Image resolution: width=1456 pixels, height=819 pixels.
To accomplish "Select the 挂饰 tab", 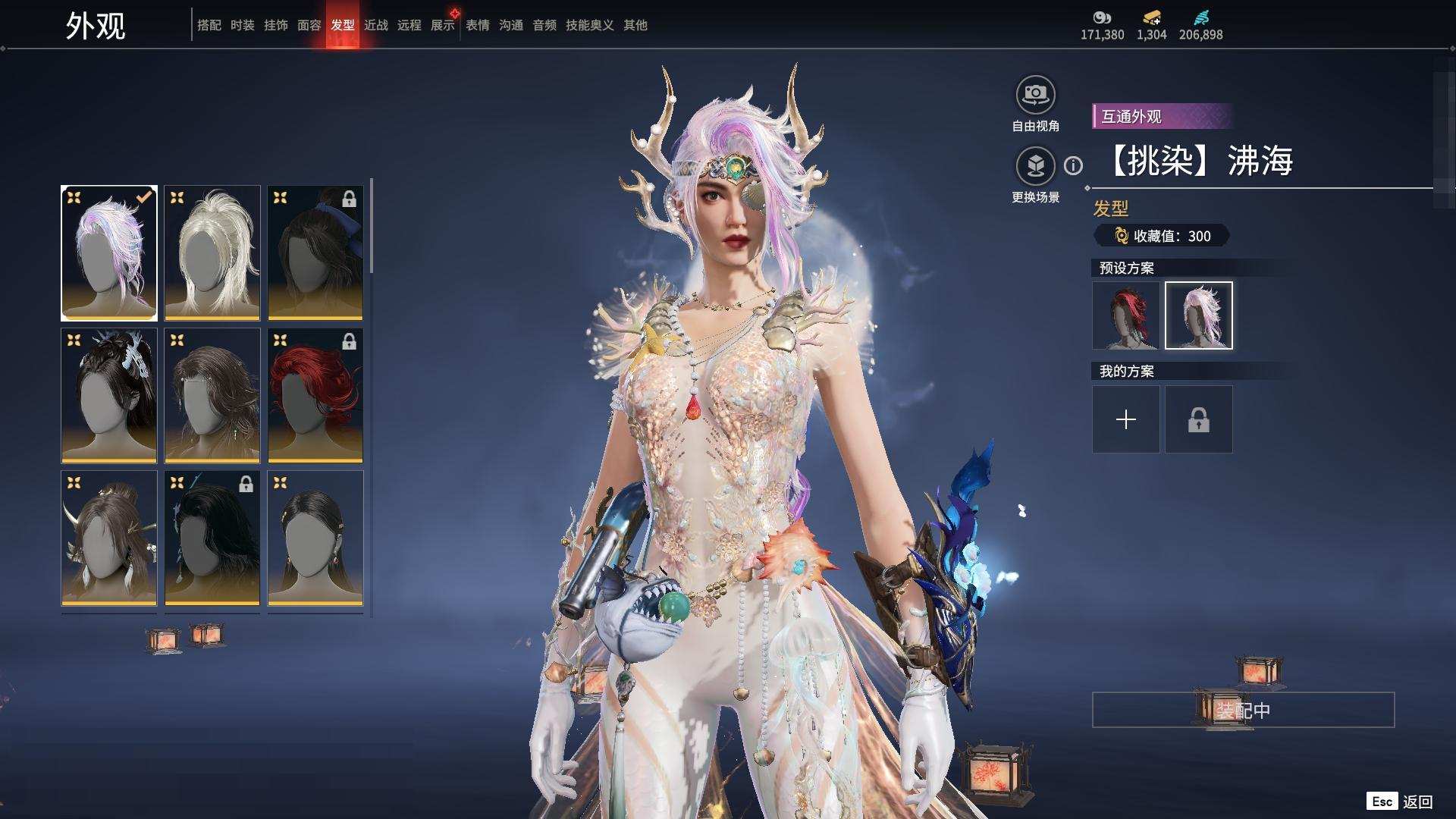I will coord(275,25).
